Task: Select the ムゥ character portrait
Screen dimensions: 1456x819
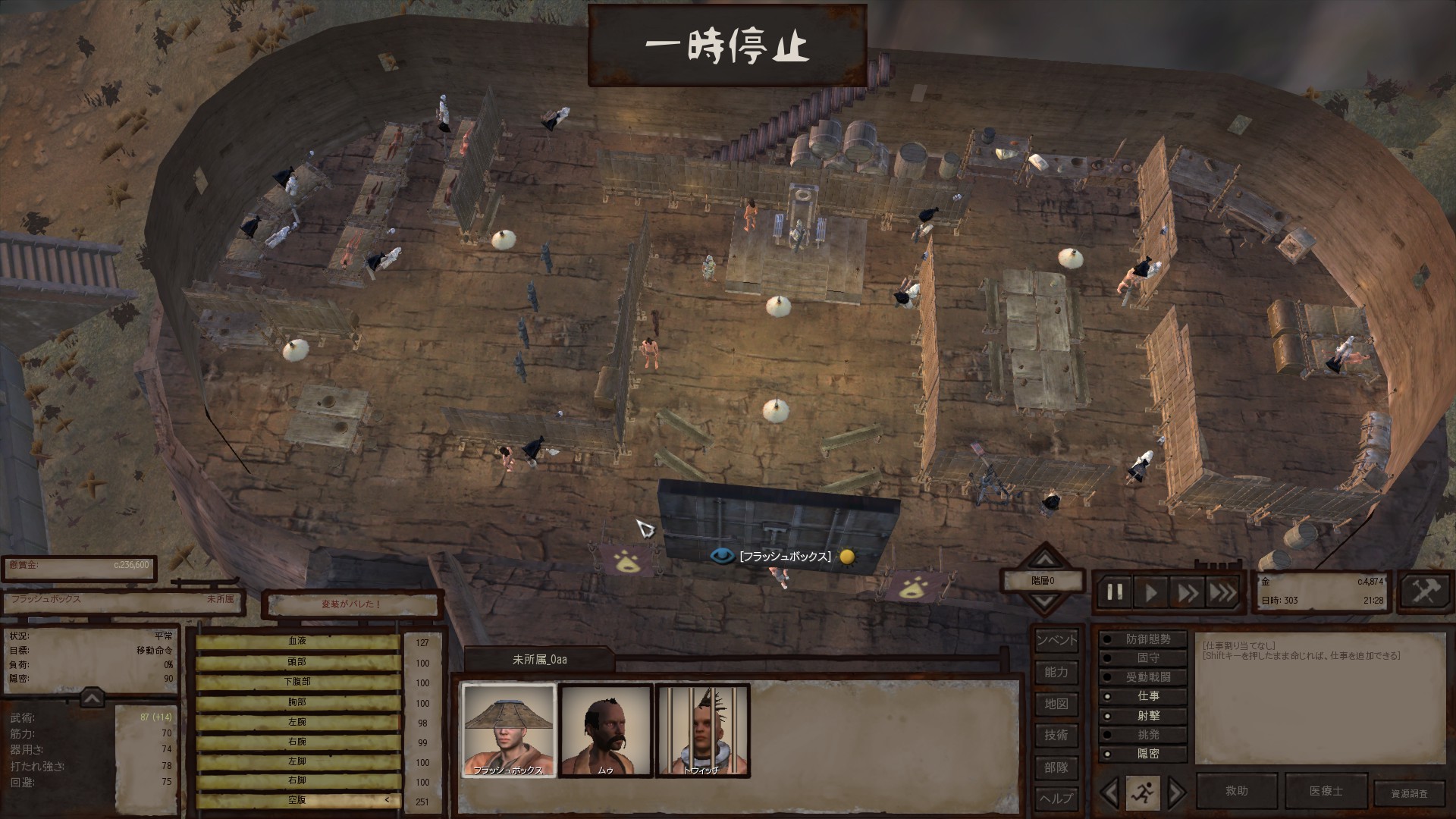Action: [606, 730]
